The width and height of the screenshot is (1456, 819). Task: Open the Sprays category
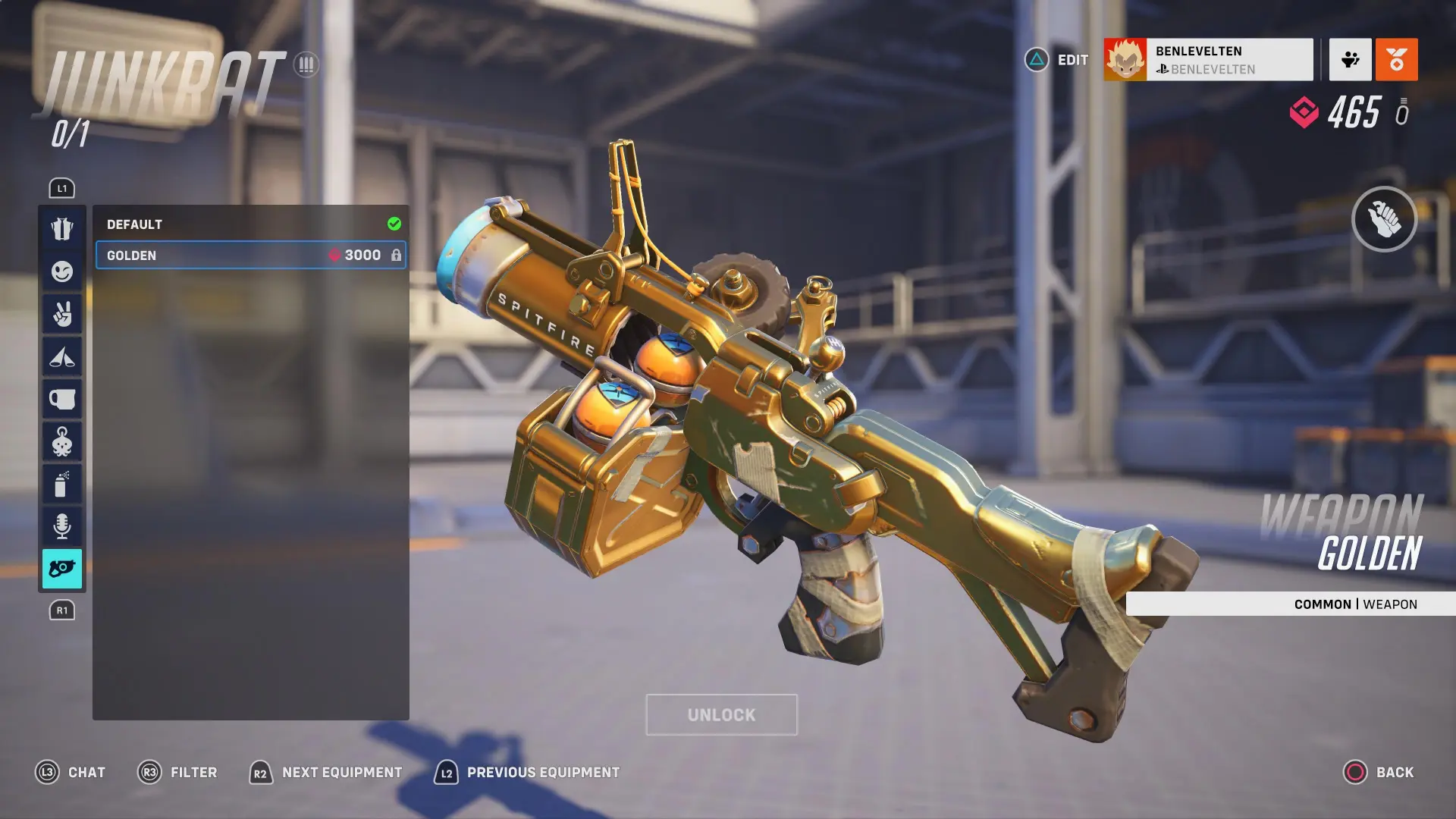[x=62, y=484]
